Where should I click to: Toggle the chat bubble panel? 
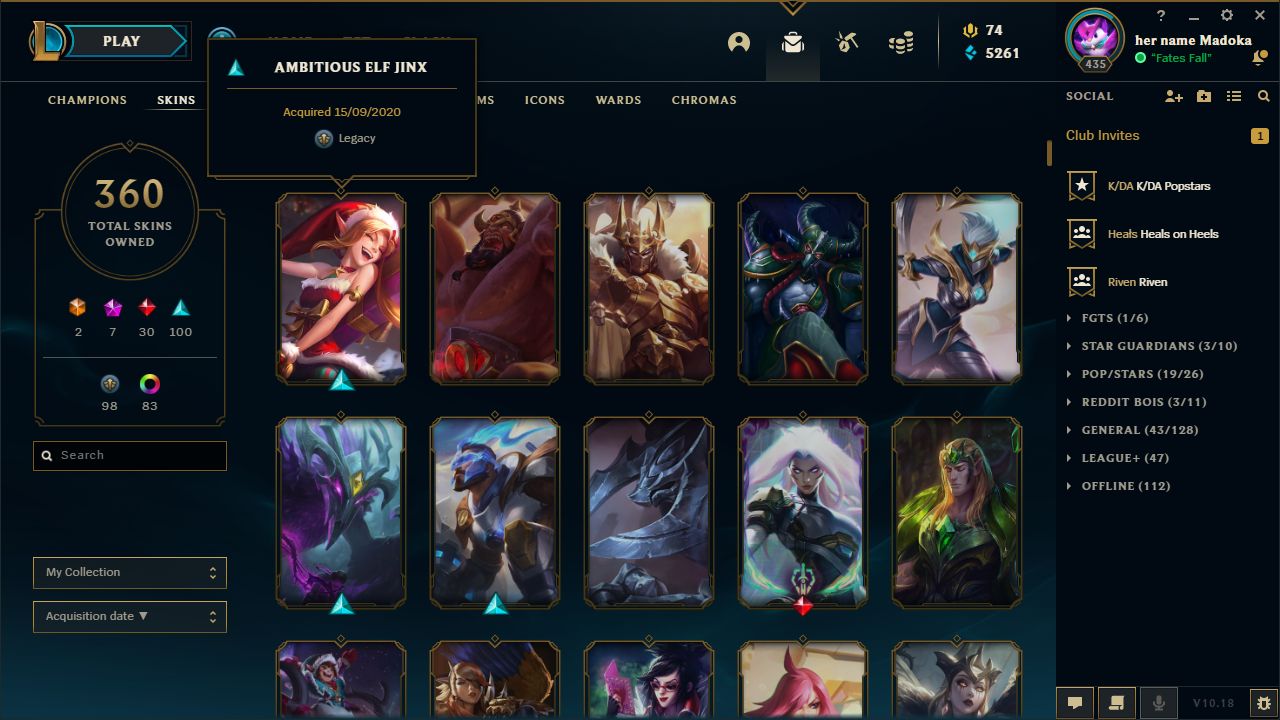click(x=1075, y=702)
